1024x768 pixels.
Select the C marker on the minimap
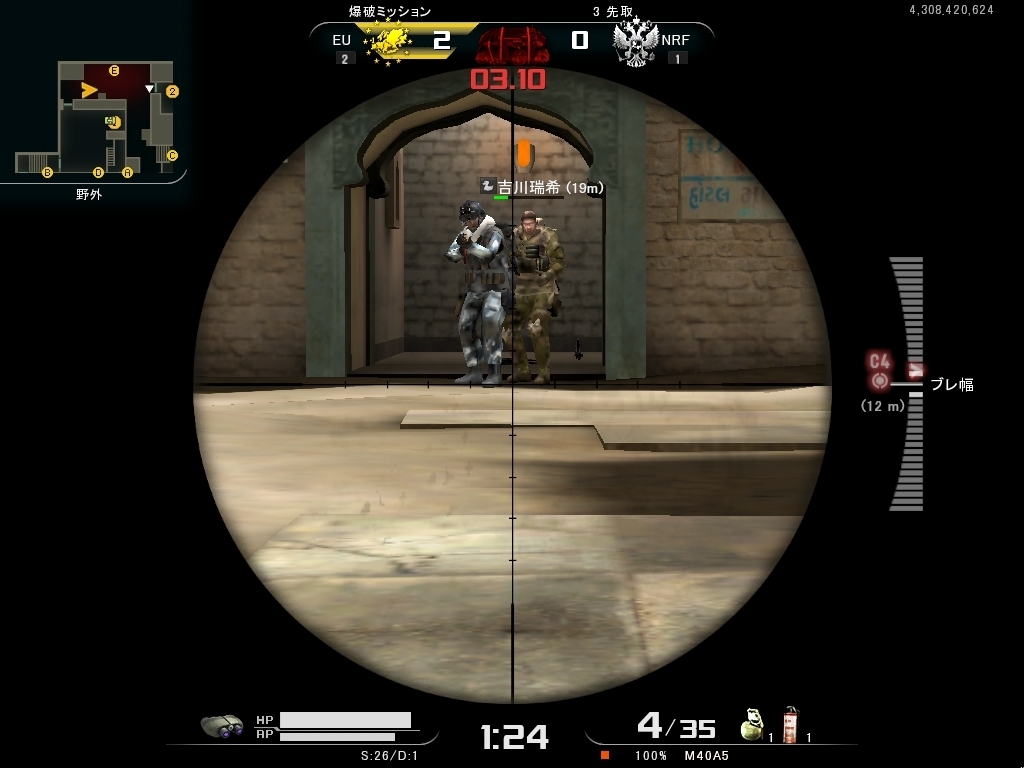(172, 155)
